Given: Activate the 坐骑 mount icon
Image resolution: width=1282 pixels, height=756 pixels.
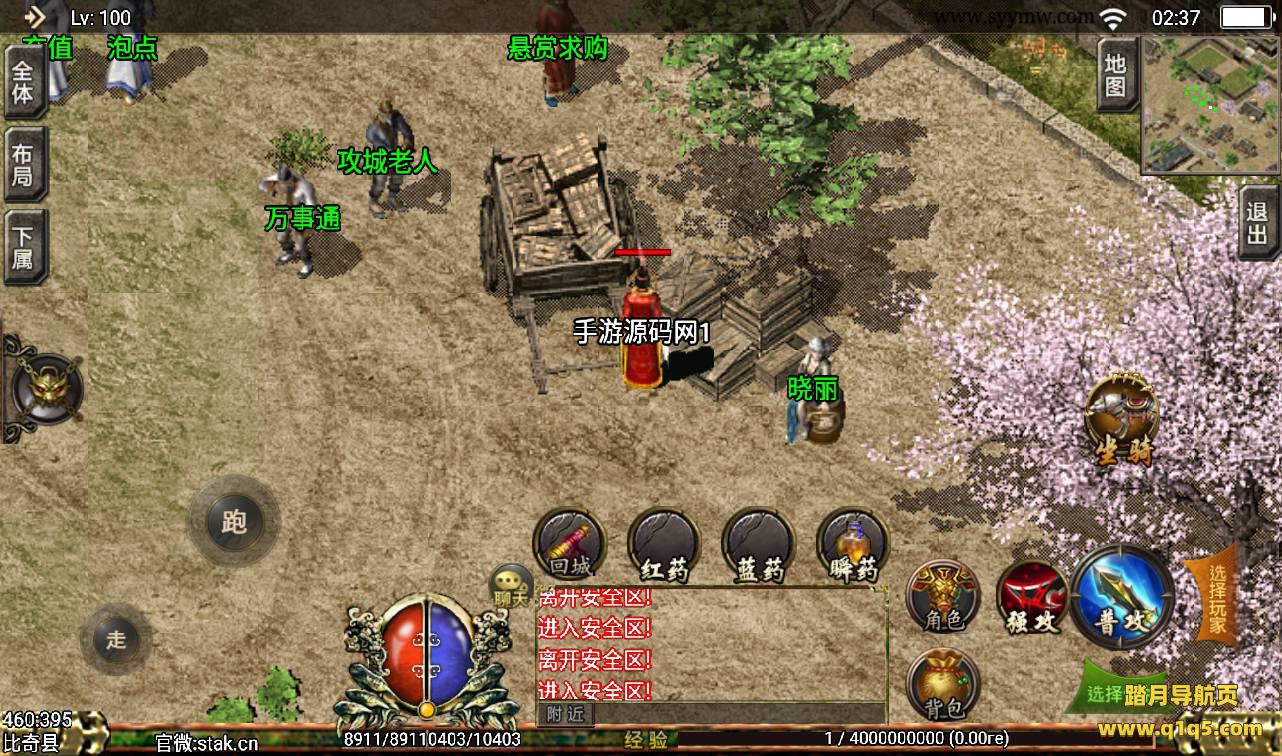Looking at the screenshot, I should coord(1123,420).
